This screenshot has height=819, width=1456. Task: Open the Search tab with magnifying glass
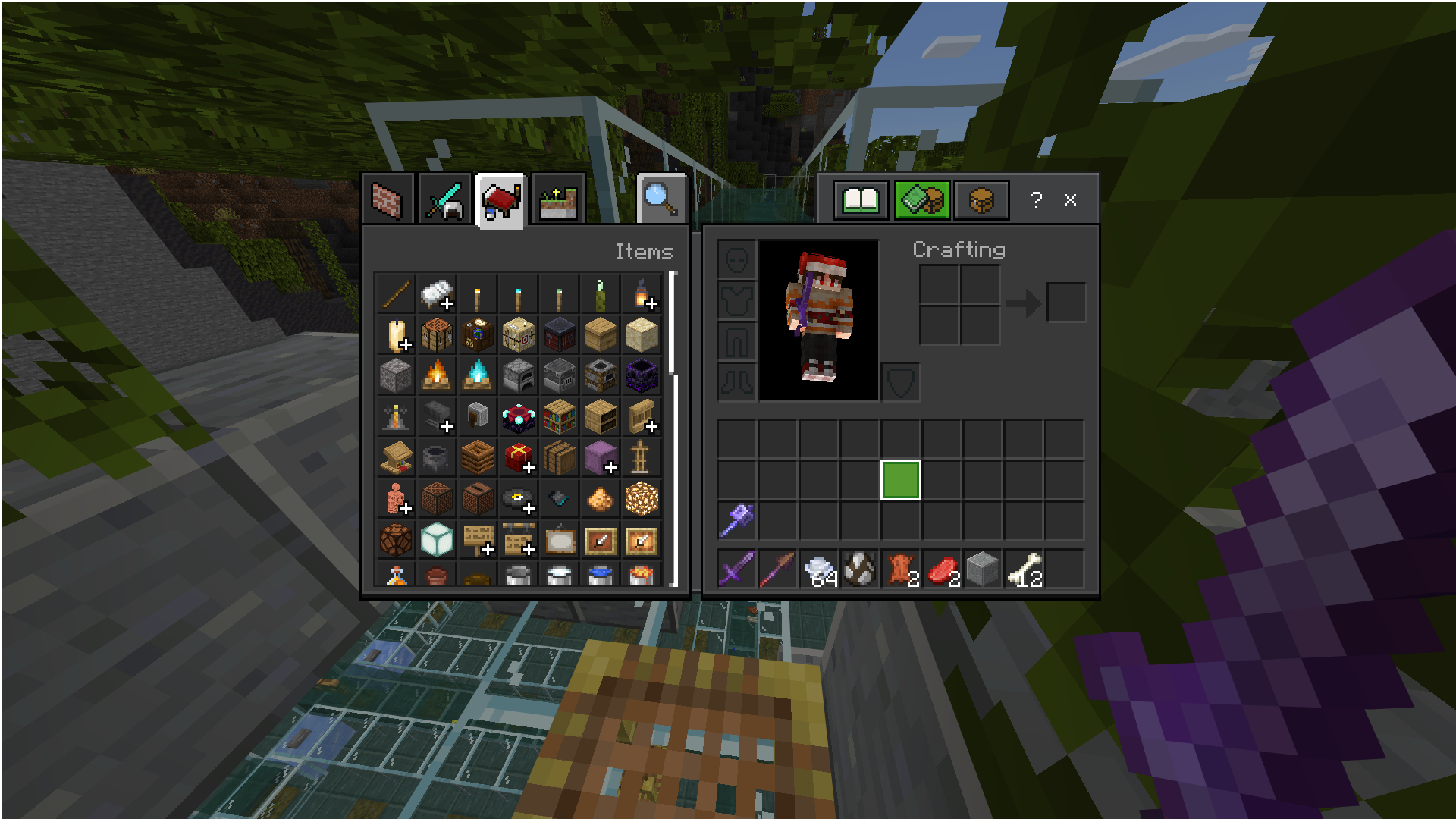tap(659, 199)
